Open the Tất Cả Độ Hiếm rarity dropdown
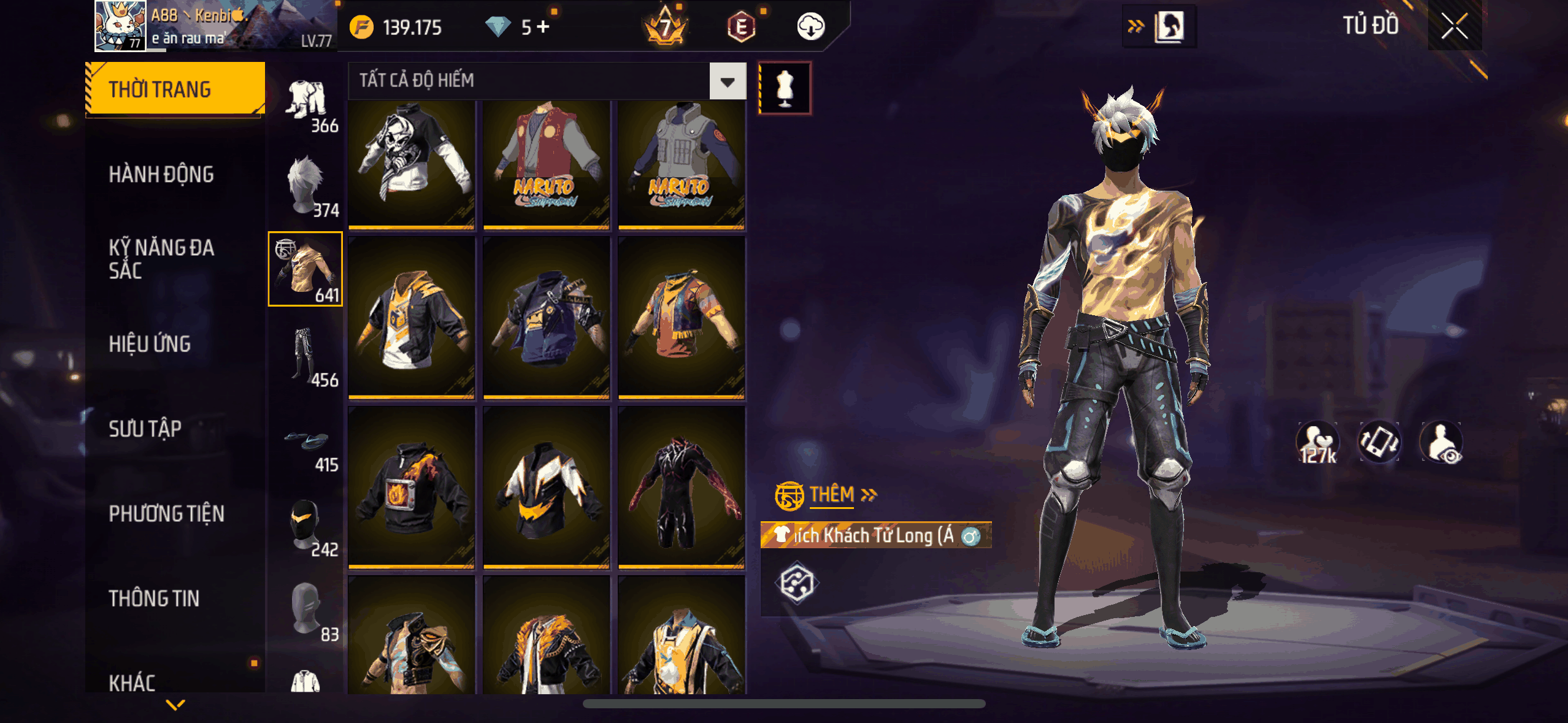 (728, 81)
